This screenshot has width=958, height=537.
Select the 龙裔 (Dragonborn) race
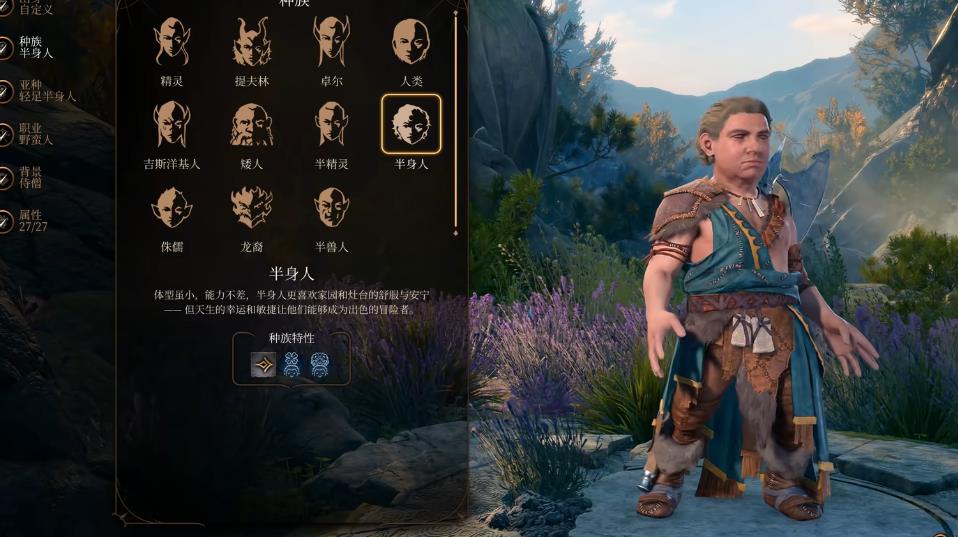click(251, 208)
